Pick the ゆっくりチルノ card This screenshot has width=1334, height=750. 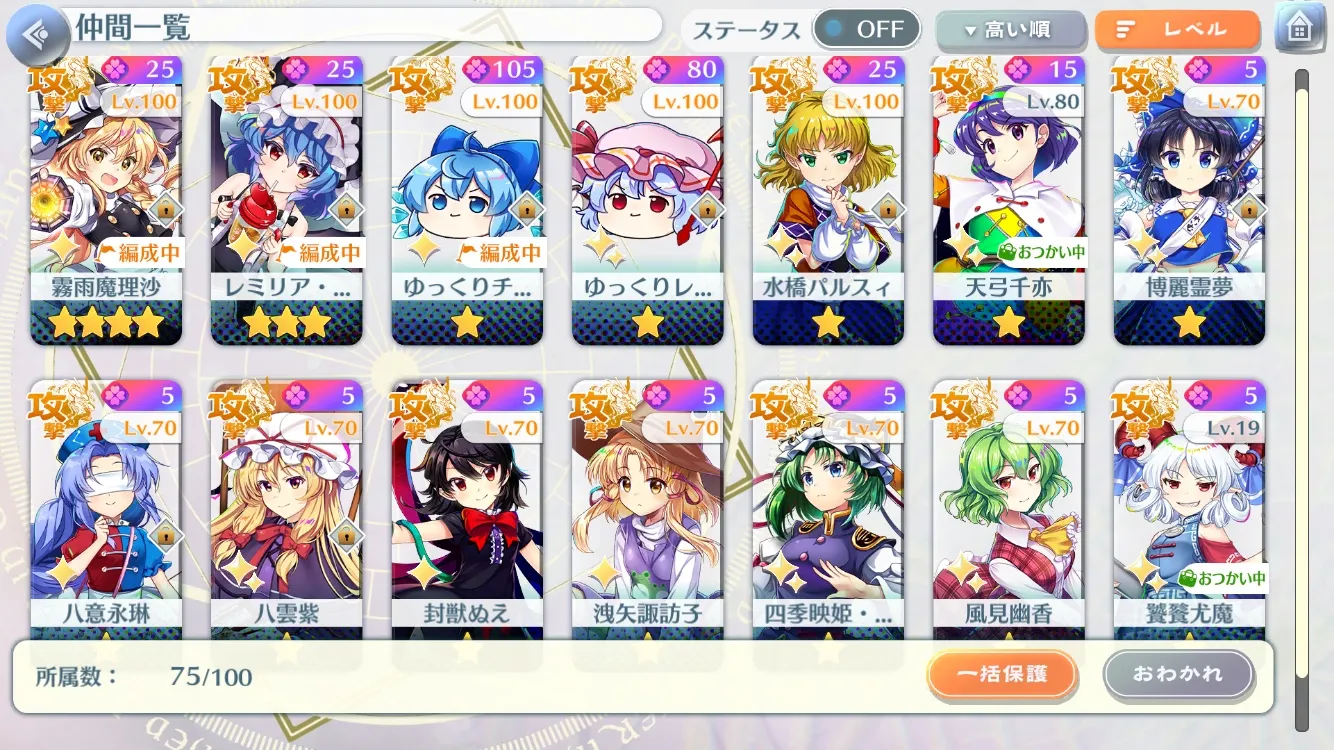point(467,200)
